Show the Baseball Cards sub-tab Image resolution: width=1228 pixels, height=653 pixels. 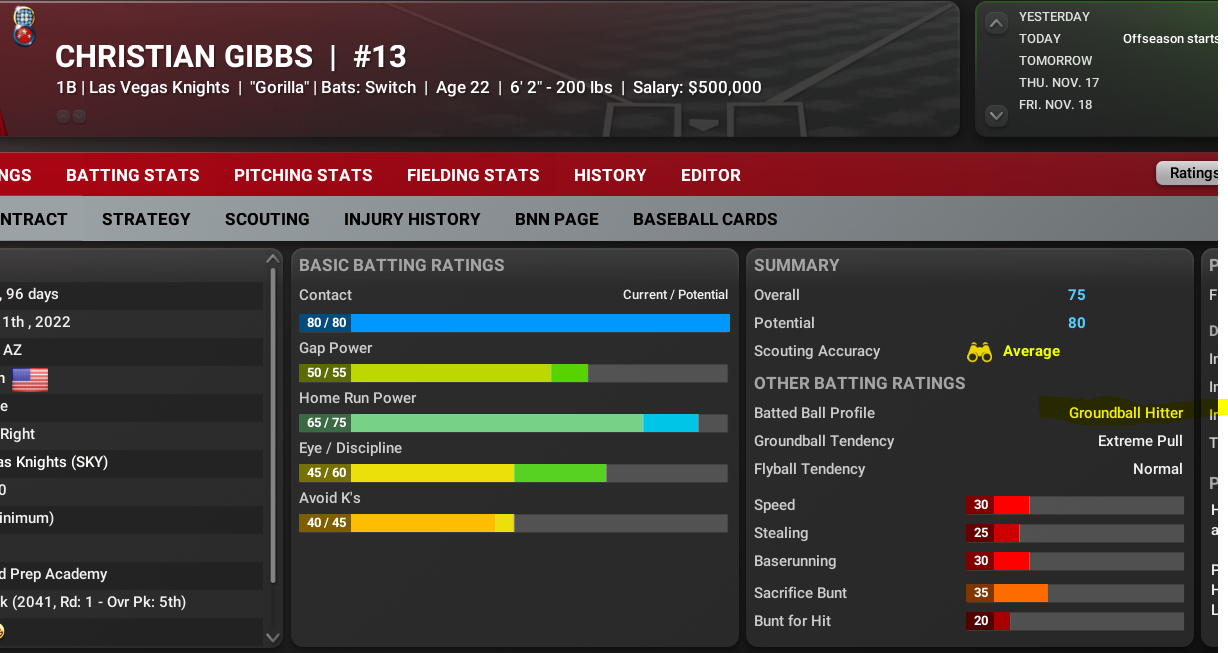(705, 219)
